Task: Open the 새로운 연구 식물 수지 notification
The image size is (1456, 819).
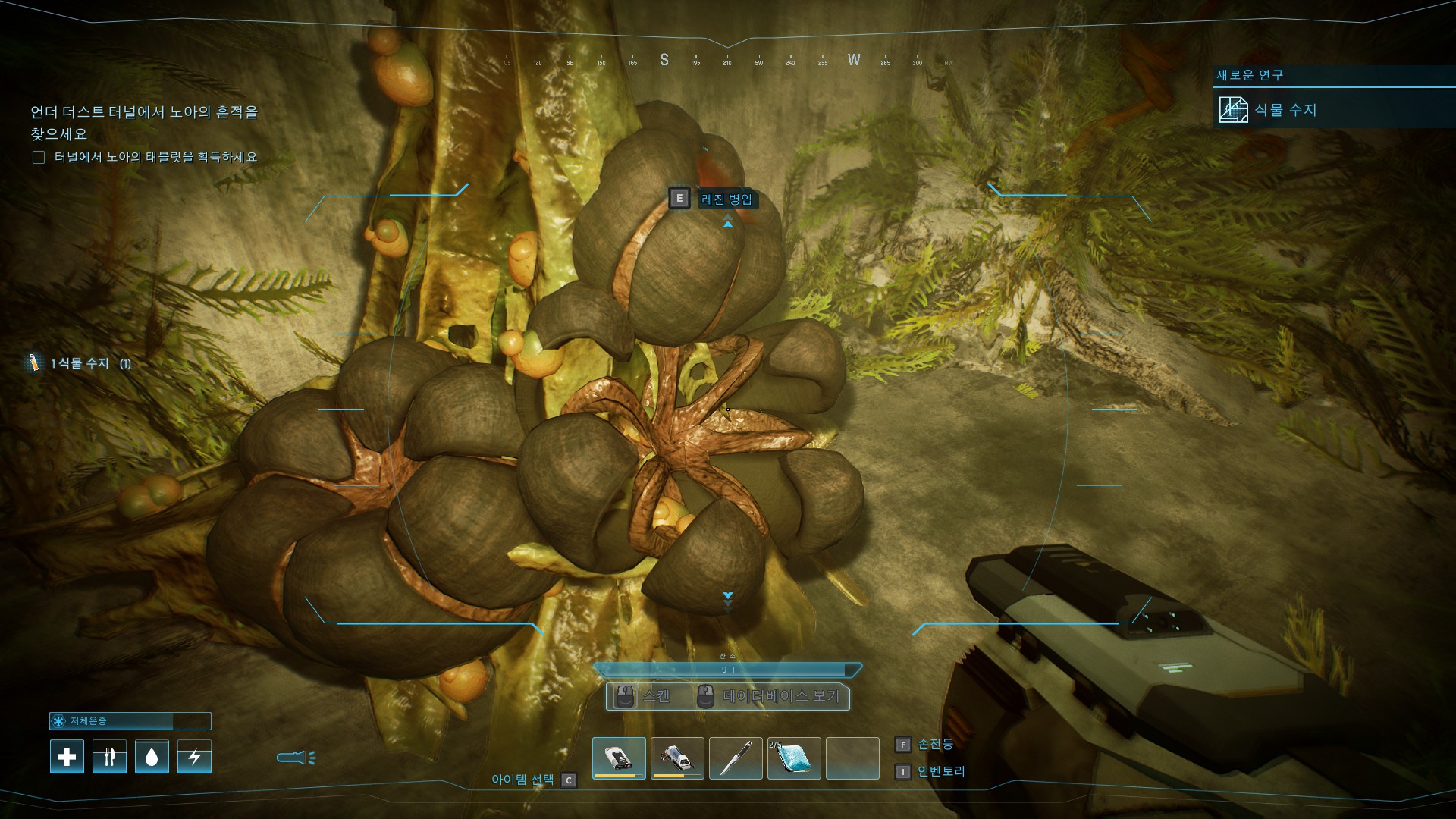Action: (1286, 110)
